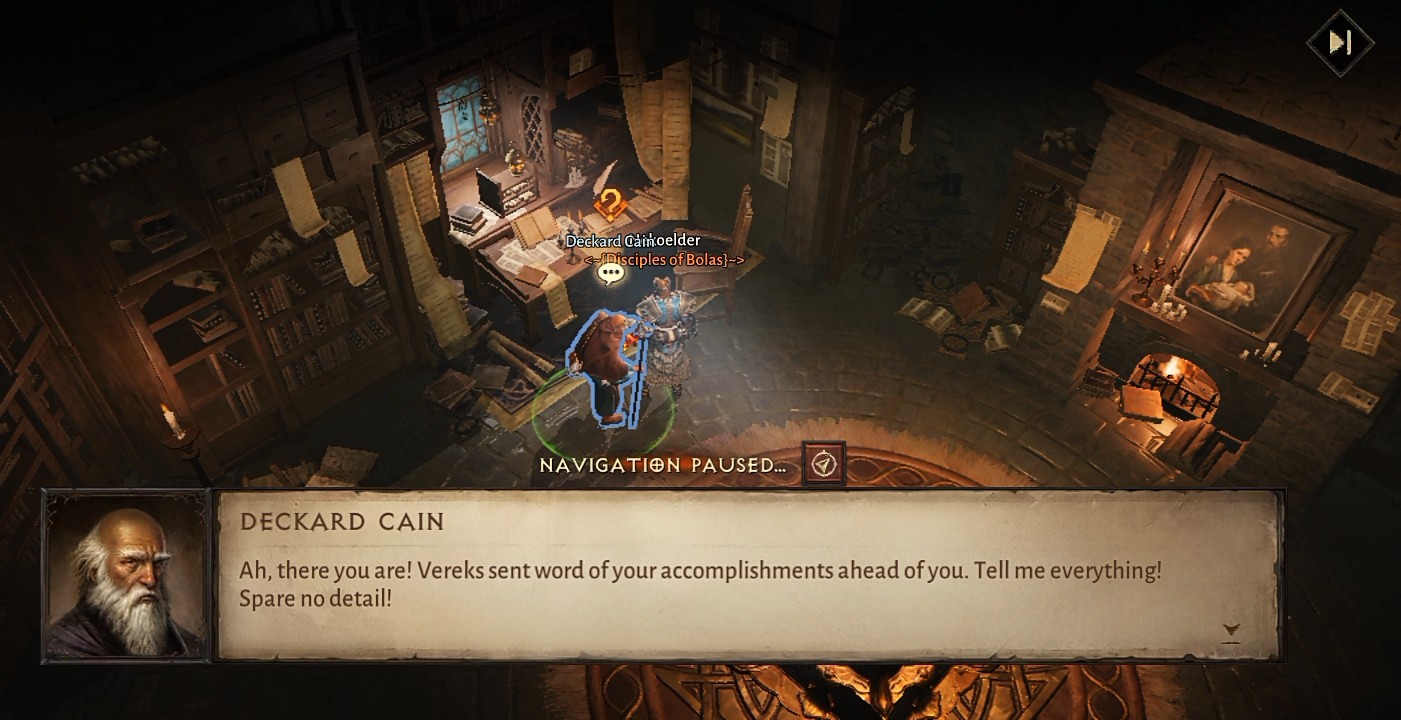The image size is (1401, 720).
Task: Tap the speech bubble above Deckard Cain
Action: tap(610, 272)
